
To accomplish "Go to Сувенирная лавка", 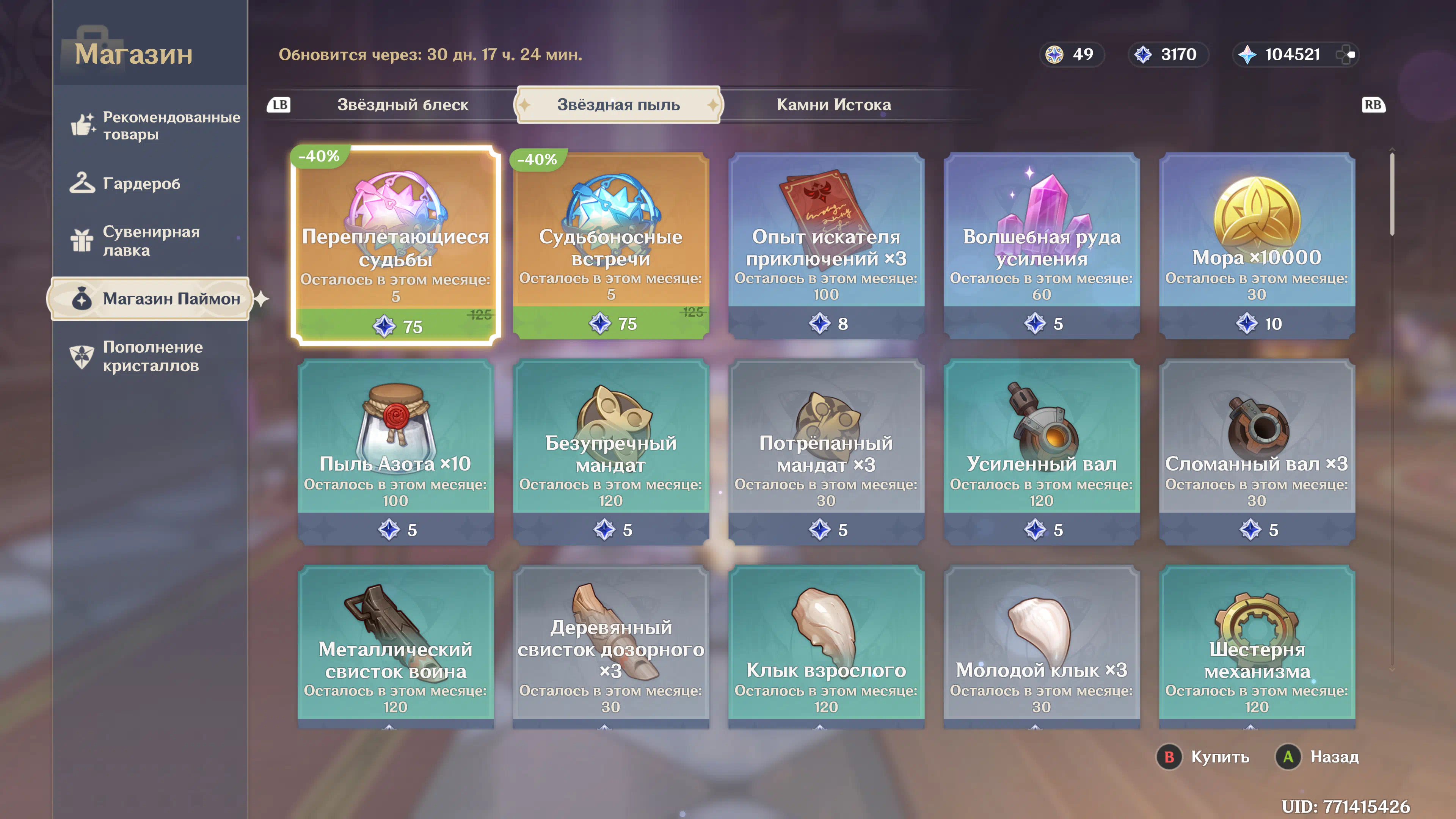I will tap(151, 241).
